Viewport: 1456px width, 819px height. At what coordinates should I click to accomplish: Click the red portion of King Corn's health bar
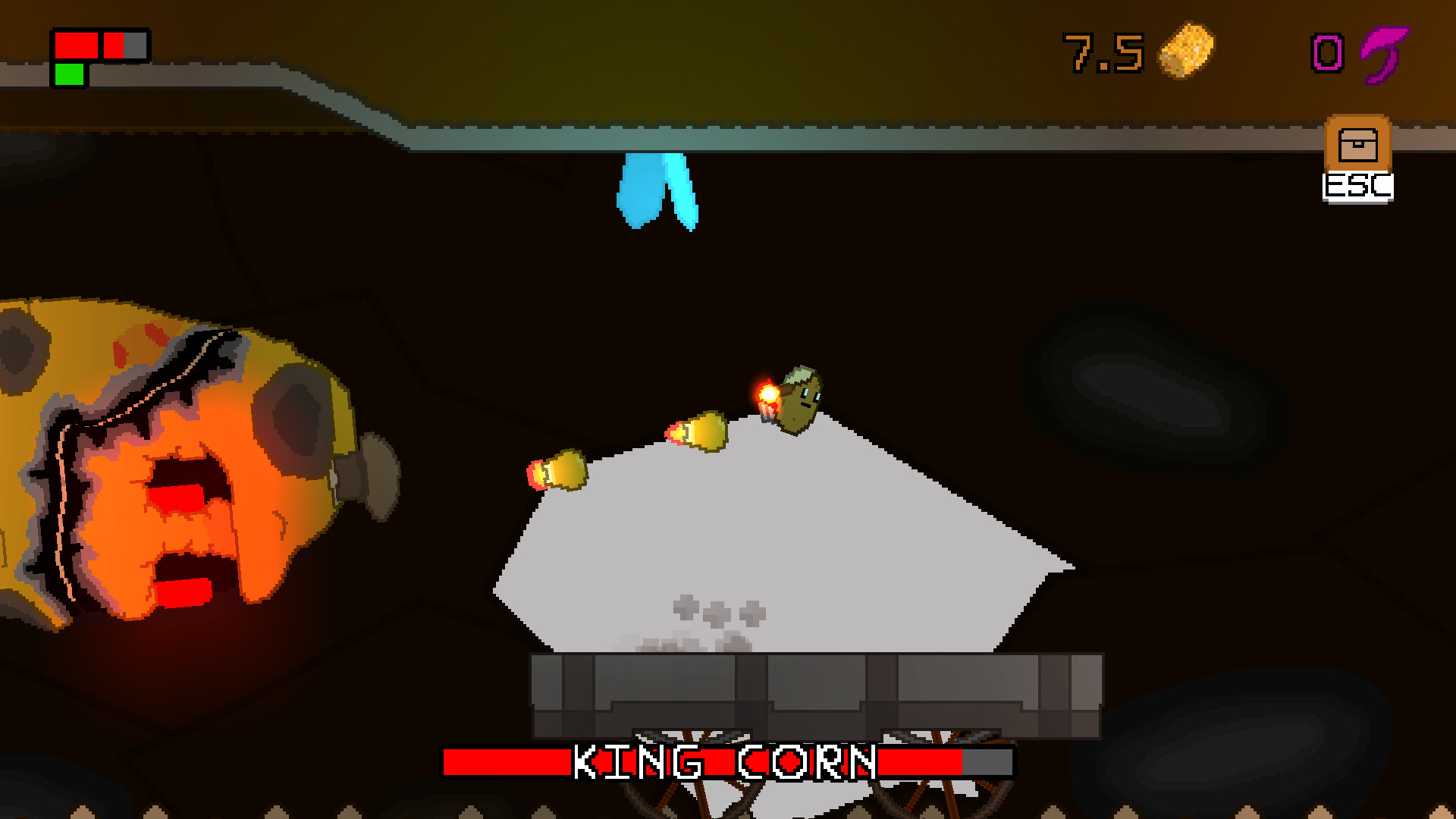pos(500,760)
